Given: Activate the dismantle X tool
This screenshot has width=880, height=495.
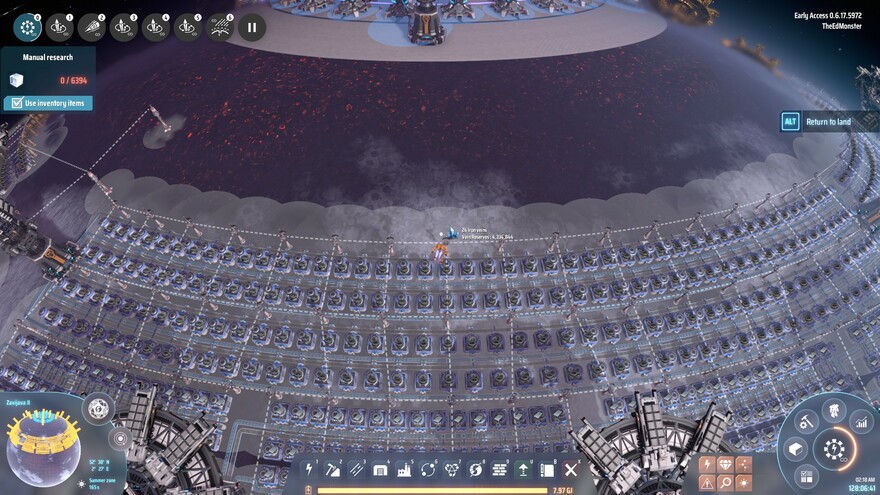Looking at the screenshot, I should pos(571,469).
